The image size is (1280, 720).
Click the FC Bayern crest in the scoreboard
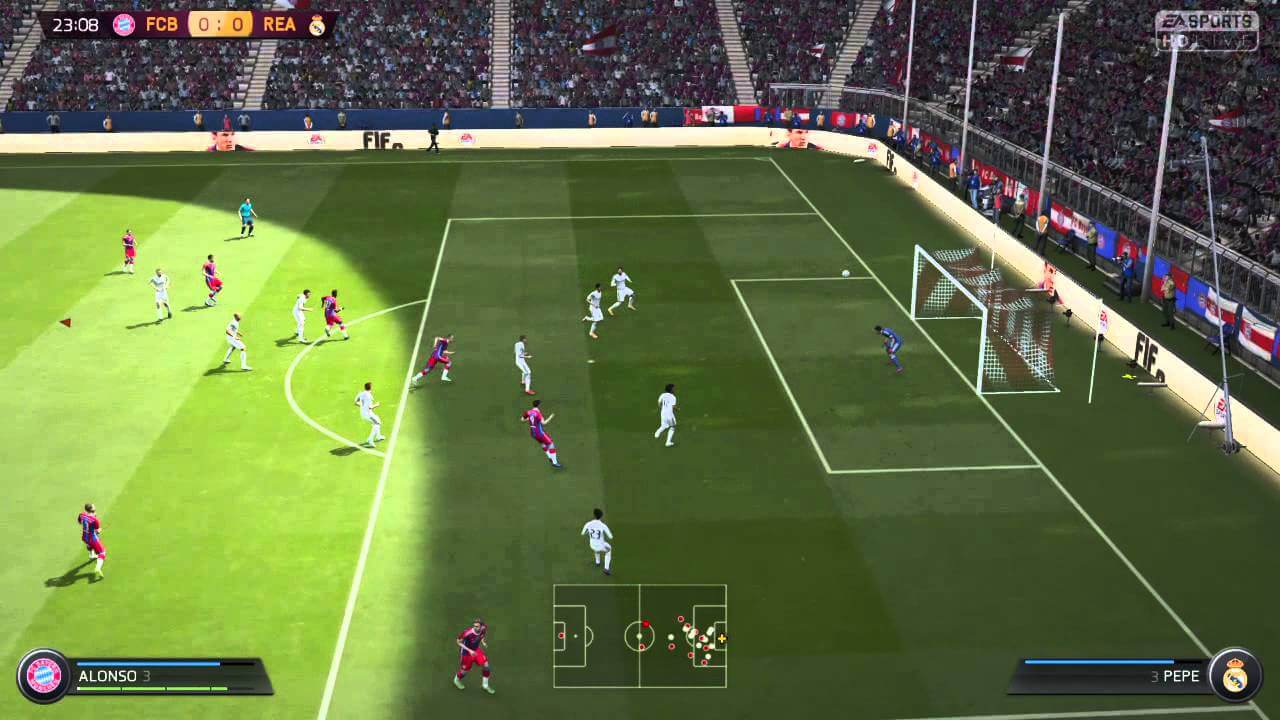[123, 24]
